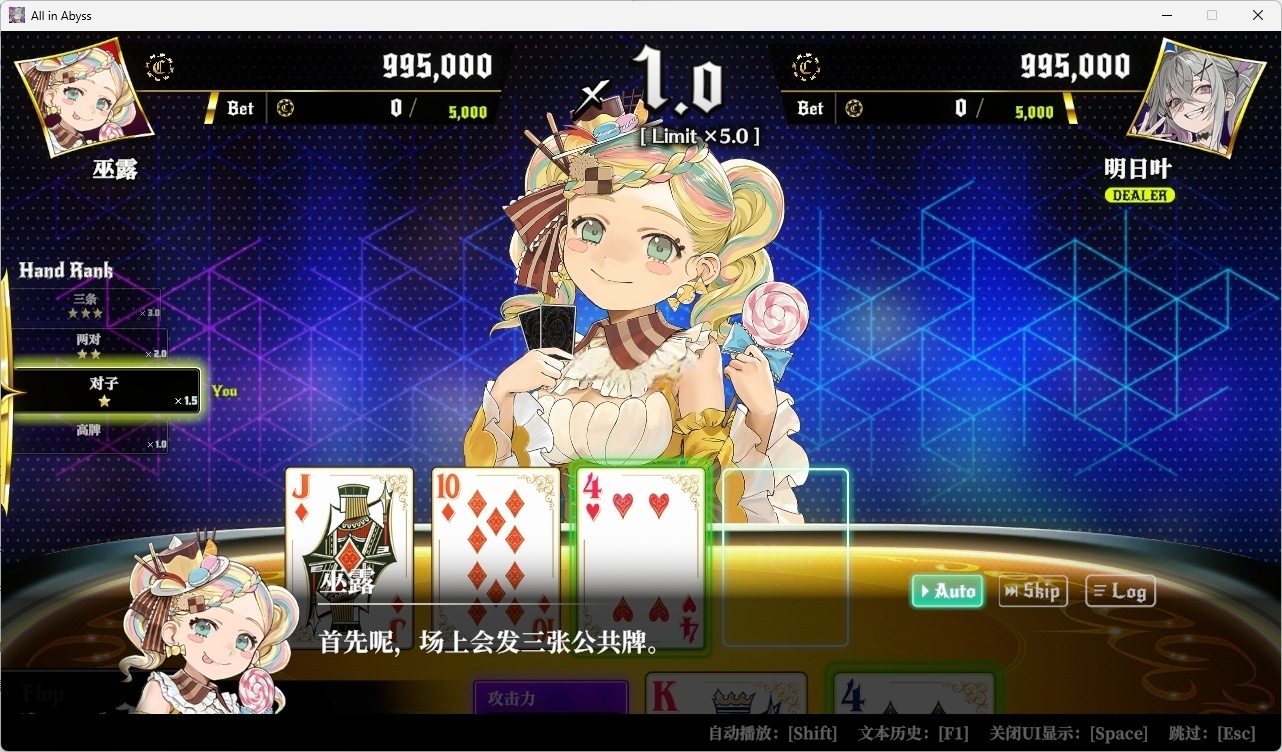Click the All in Abyss title bar icon
The height and width of the screenshot is (752, 1282).
(x=15, y=15)
